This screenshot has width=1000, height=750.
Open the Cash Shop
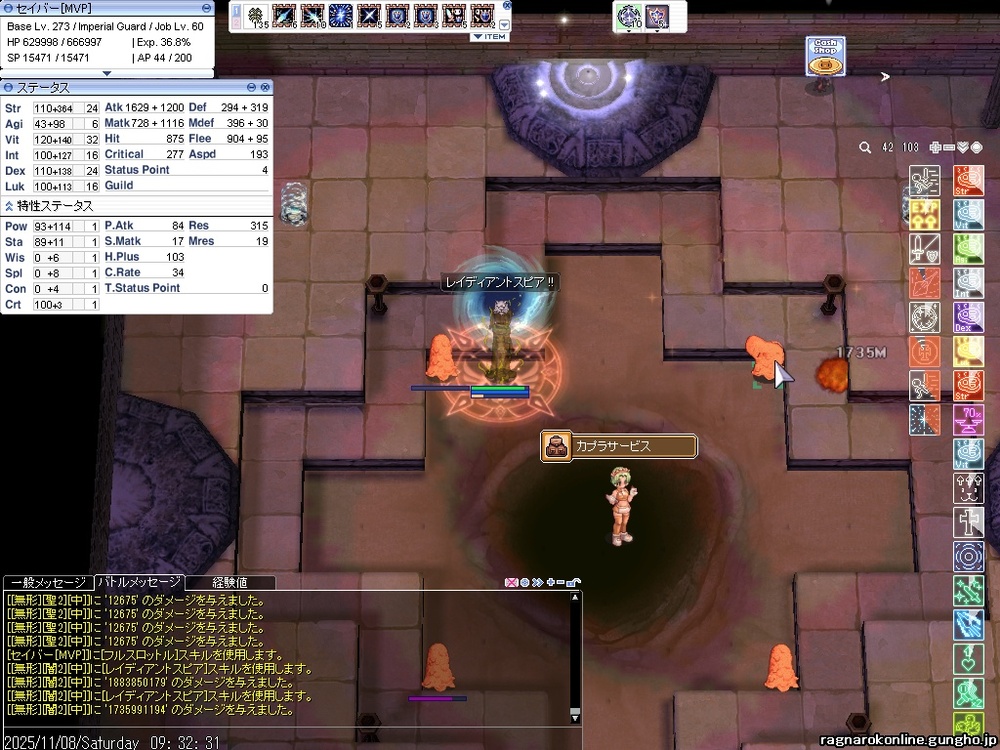tap(825, 58)
